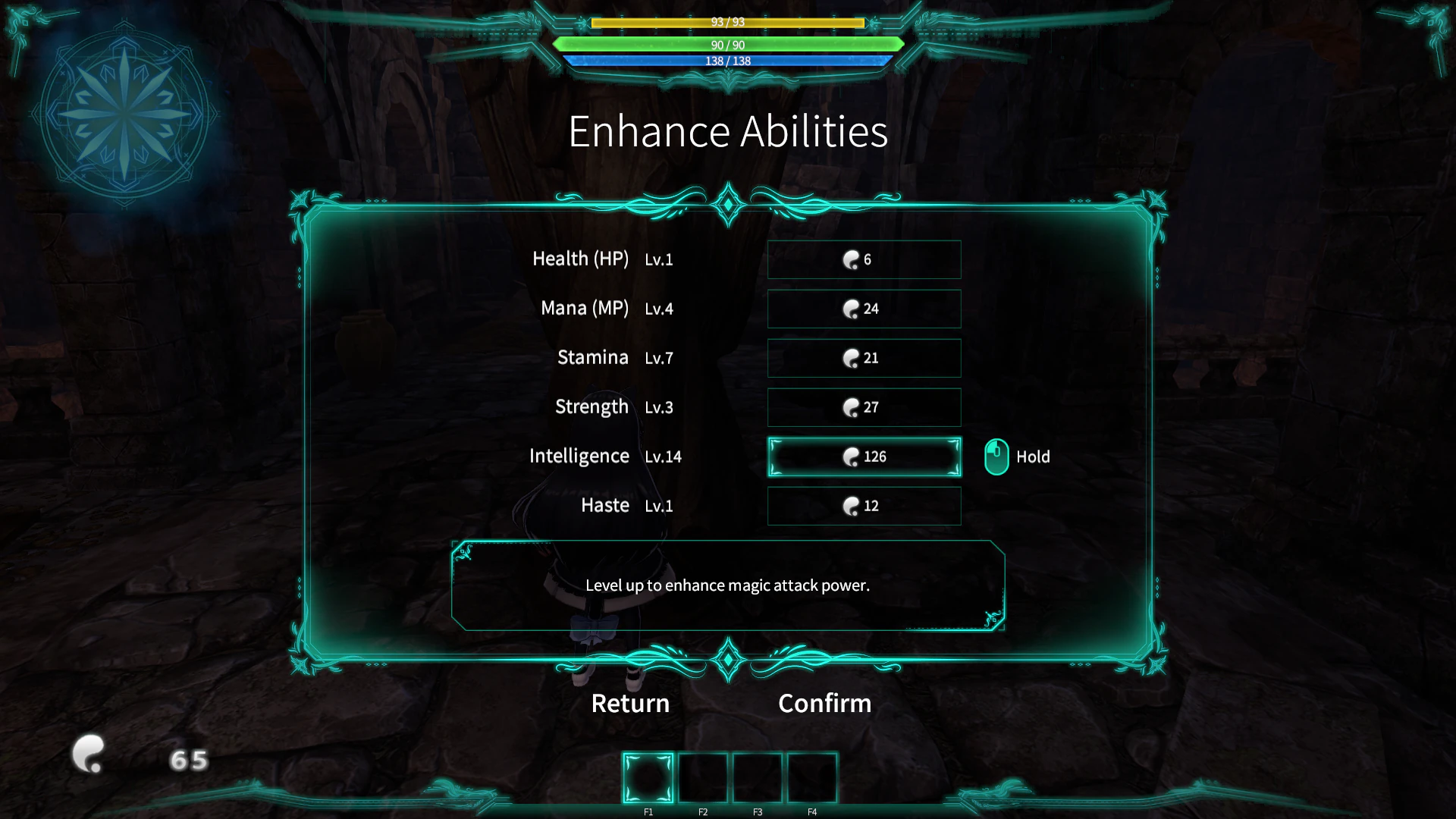Select the F3 hotbar slot
The height and width of the screenshot is (819, 1456).
tap(758, 776)
